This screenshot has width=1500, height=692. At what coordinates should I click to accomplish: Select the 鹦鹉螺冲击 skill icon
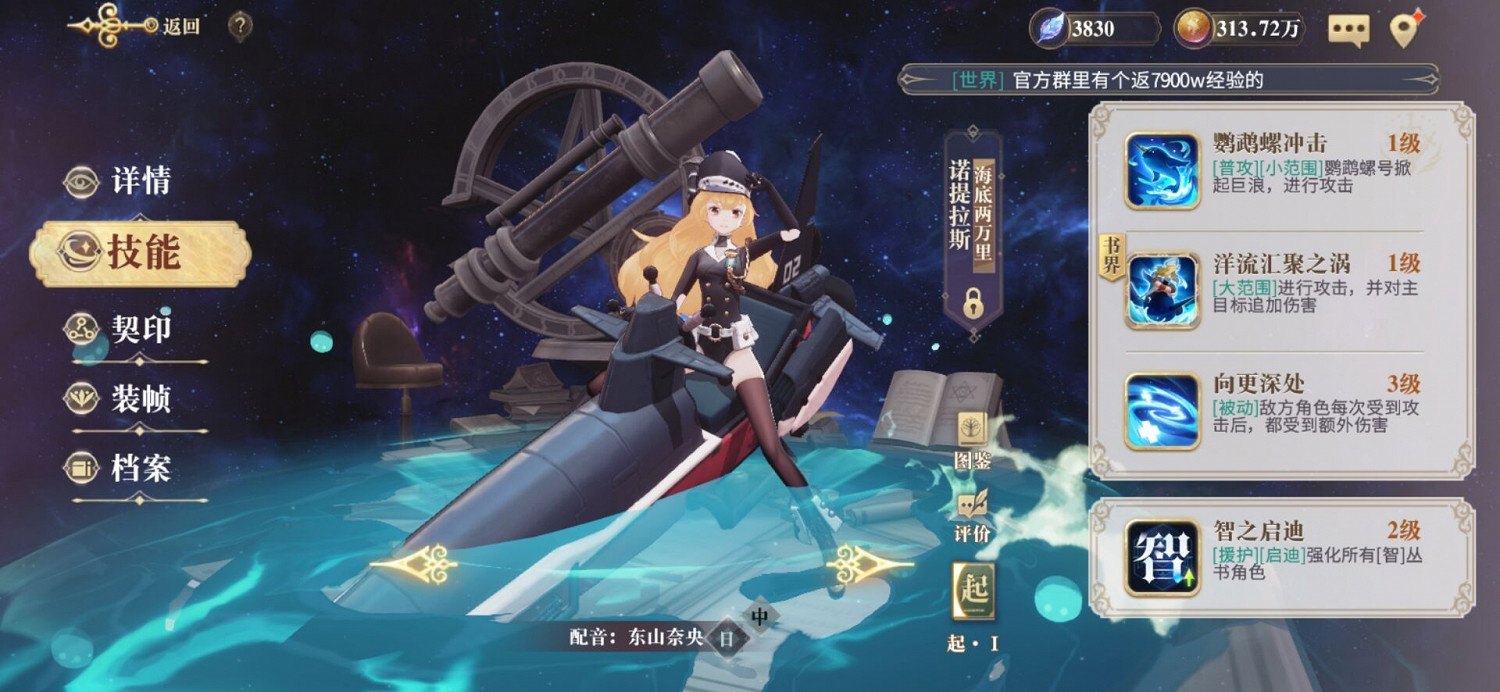(x=1162, y=171)
